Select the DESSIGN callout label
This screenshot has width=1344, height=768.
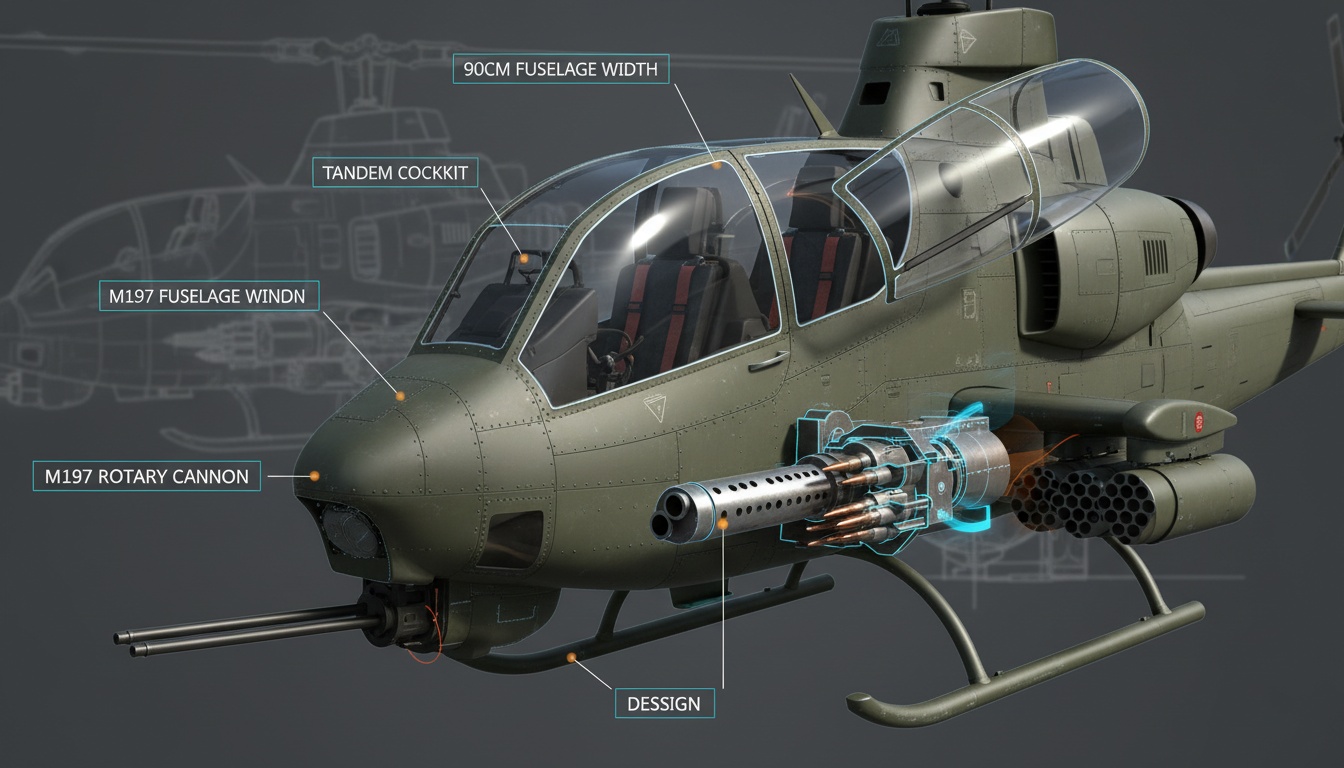pos(664,703)
